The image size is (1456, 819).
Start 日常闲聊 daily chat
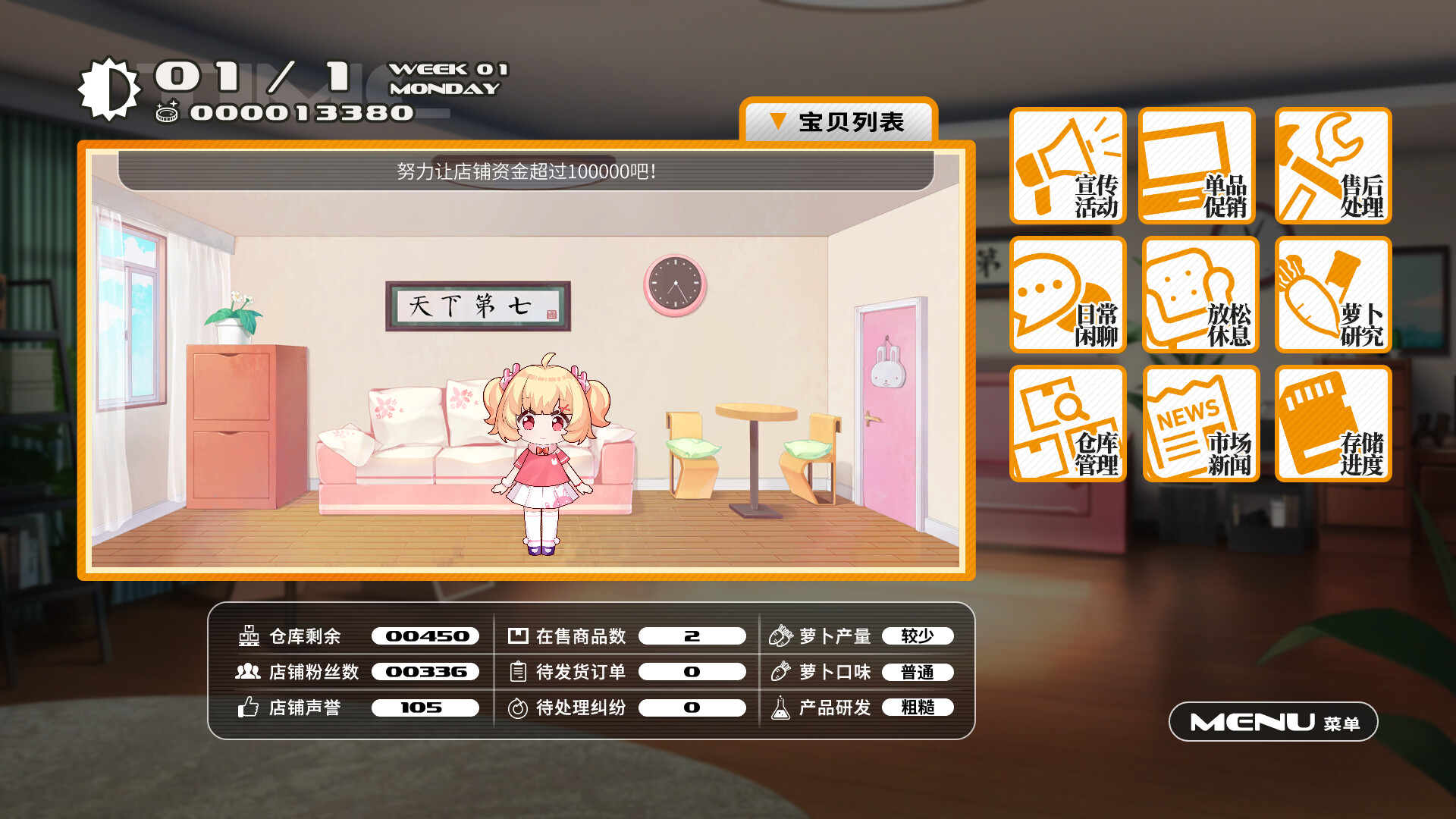click(1068, 294)
